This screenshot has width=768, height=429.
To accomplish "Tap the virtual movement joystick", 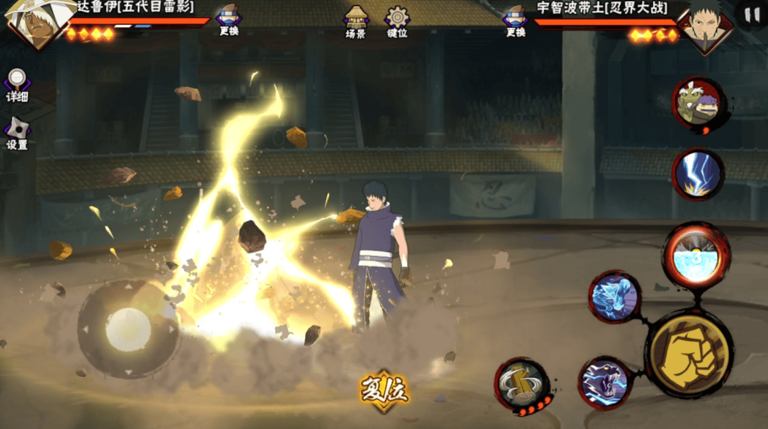I will [x=128, y=328].
